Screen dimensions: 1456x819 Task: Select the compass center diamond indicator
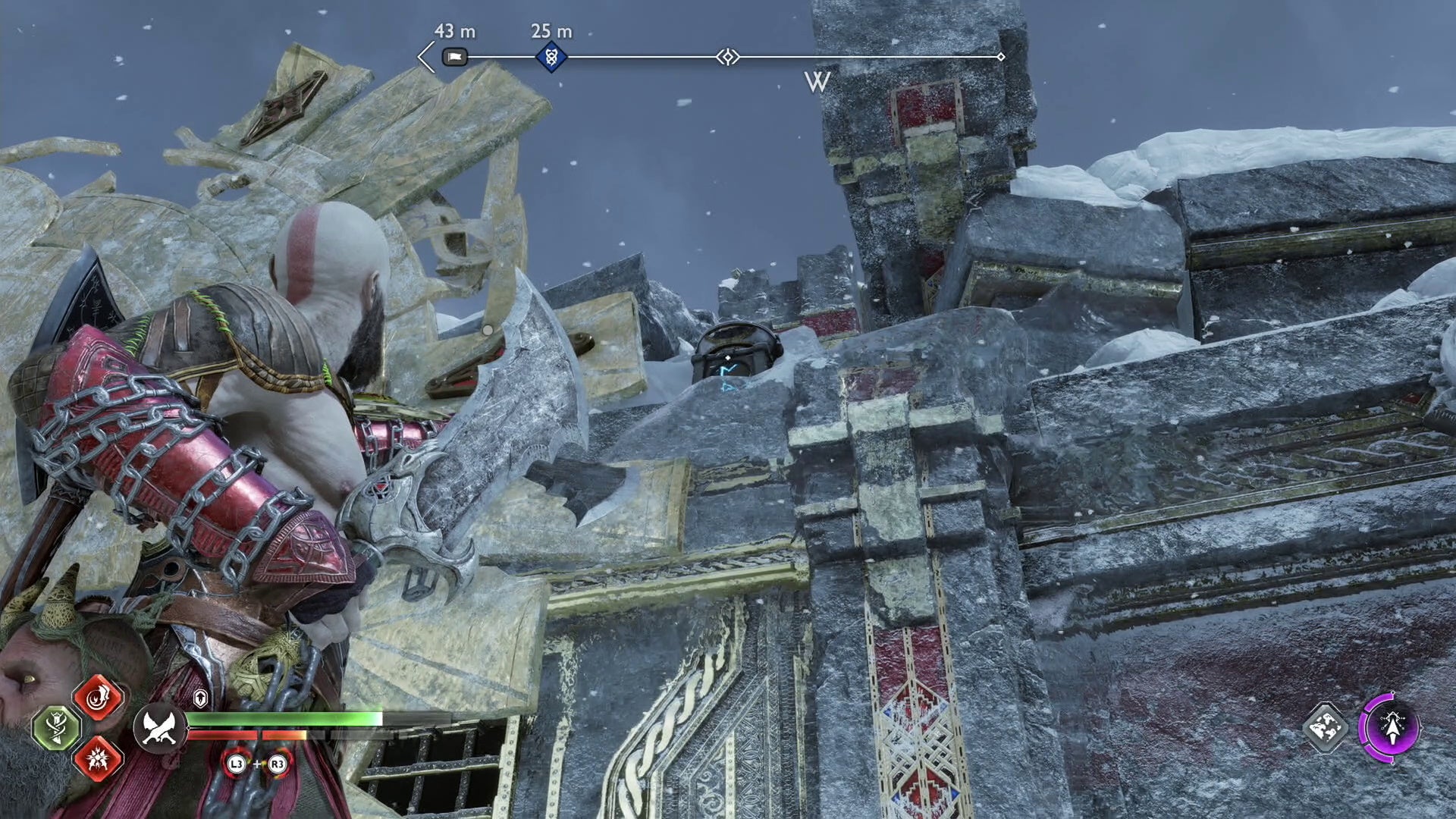coord(728,57)
